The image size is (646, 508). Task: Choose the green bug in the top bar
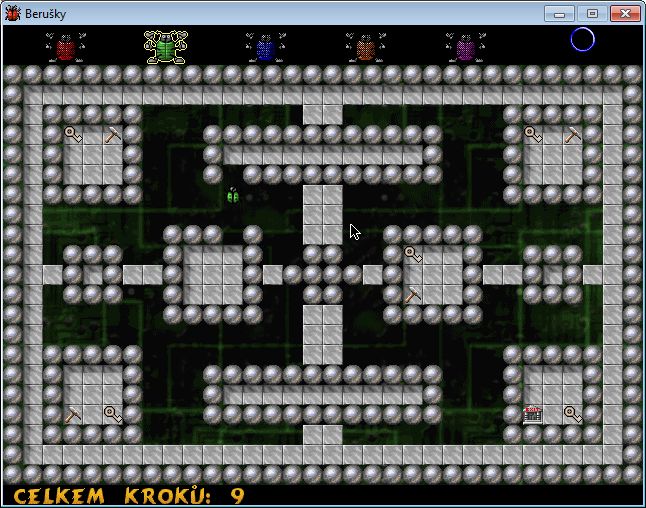tap(165, 47)
